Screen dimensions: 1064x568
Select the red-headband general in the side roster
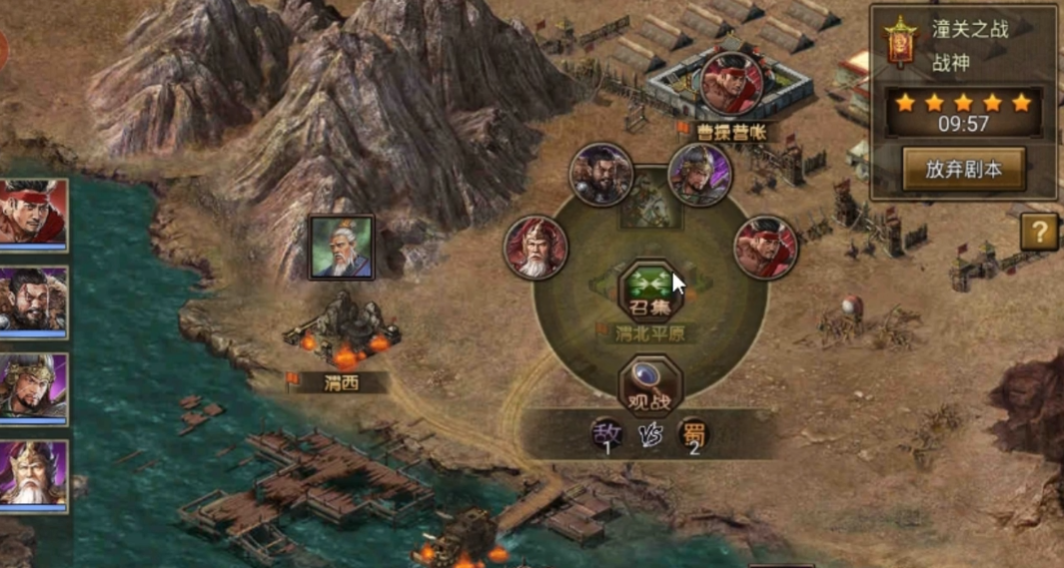click(32, 213)
